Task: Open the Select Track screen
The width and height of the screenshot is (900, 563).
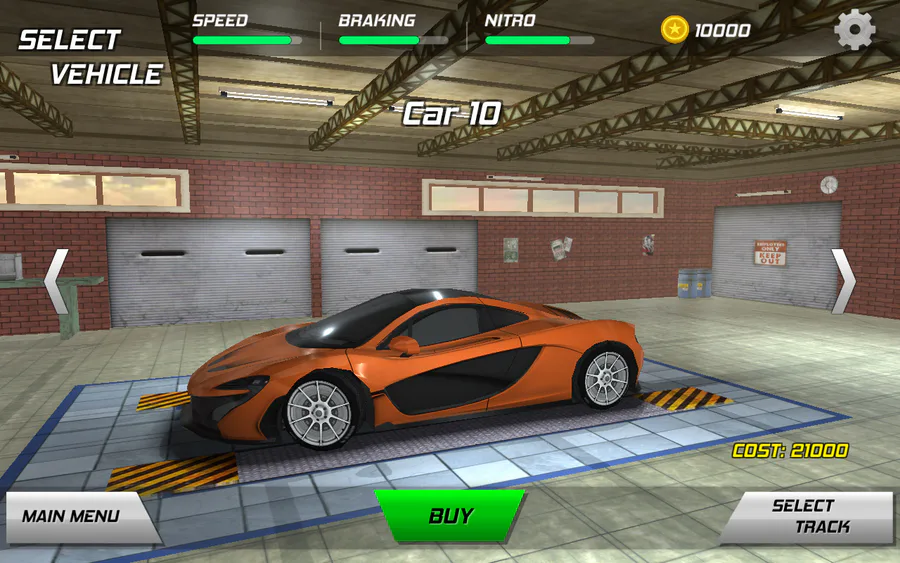Action: tap(810, 516)
